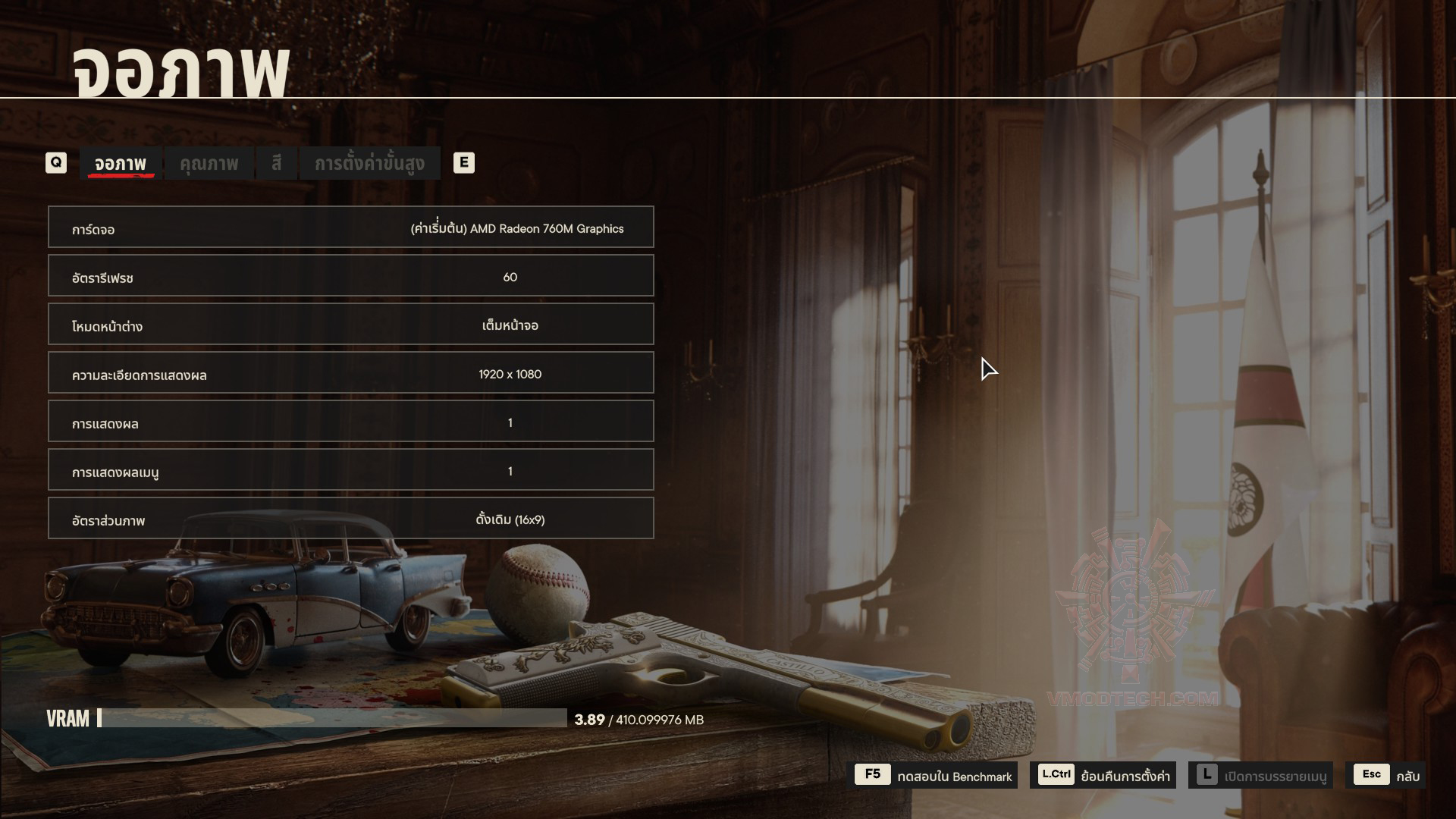
Task: Go to the การตั้งค่าขั้นสูง tab
Action: [369, 163]
